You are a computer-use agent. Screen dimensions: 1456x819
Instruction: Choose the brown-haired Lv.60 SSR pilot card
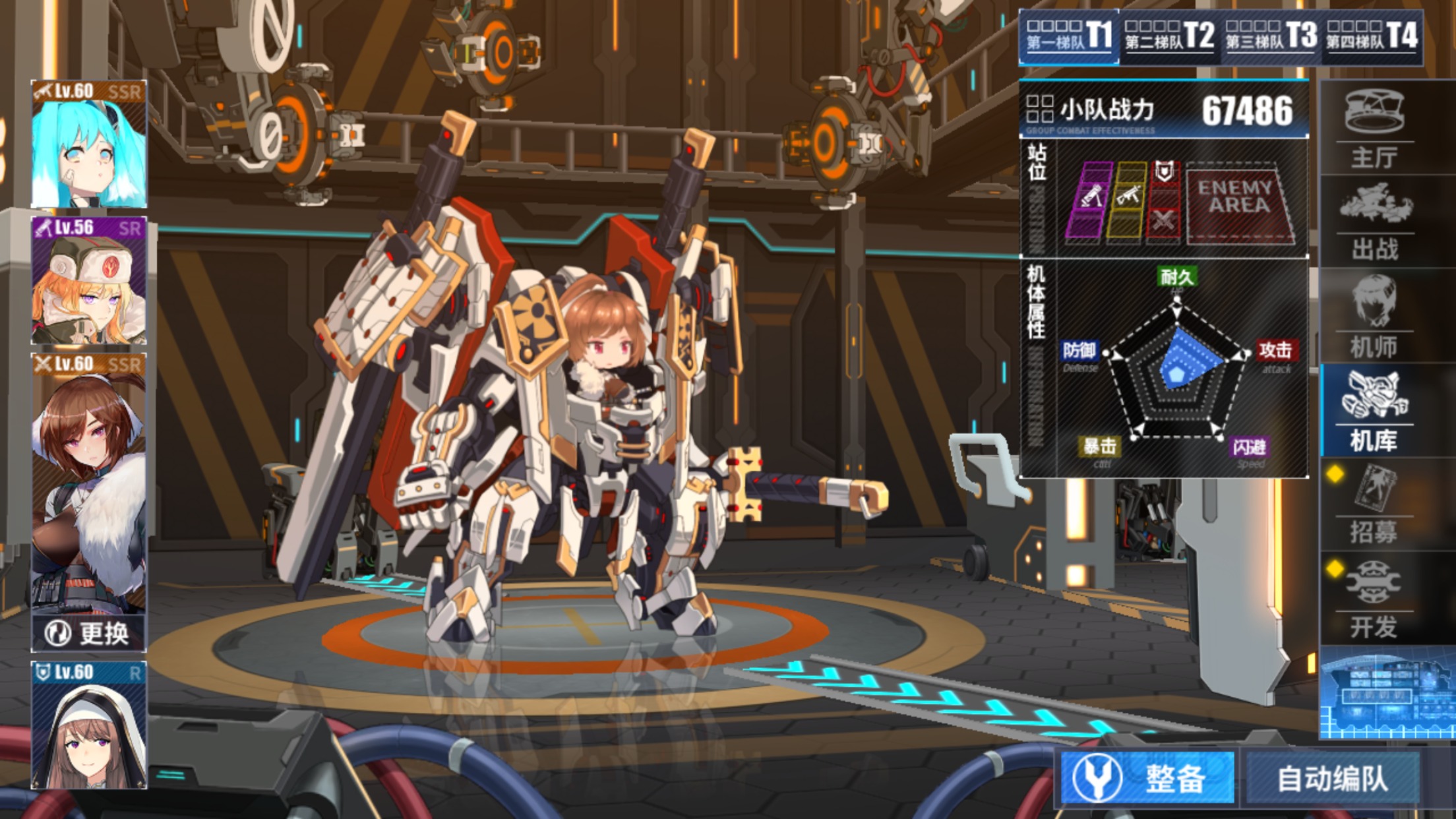(89, 481)
